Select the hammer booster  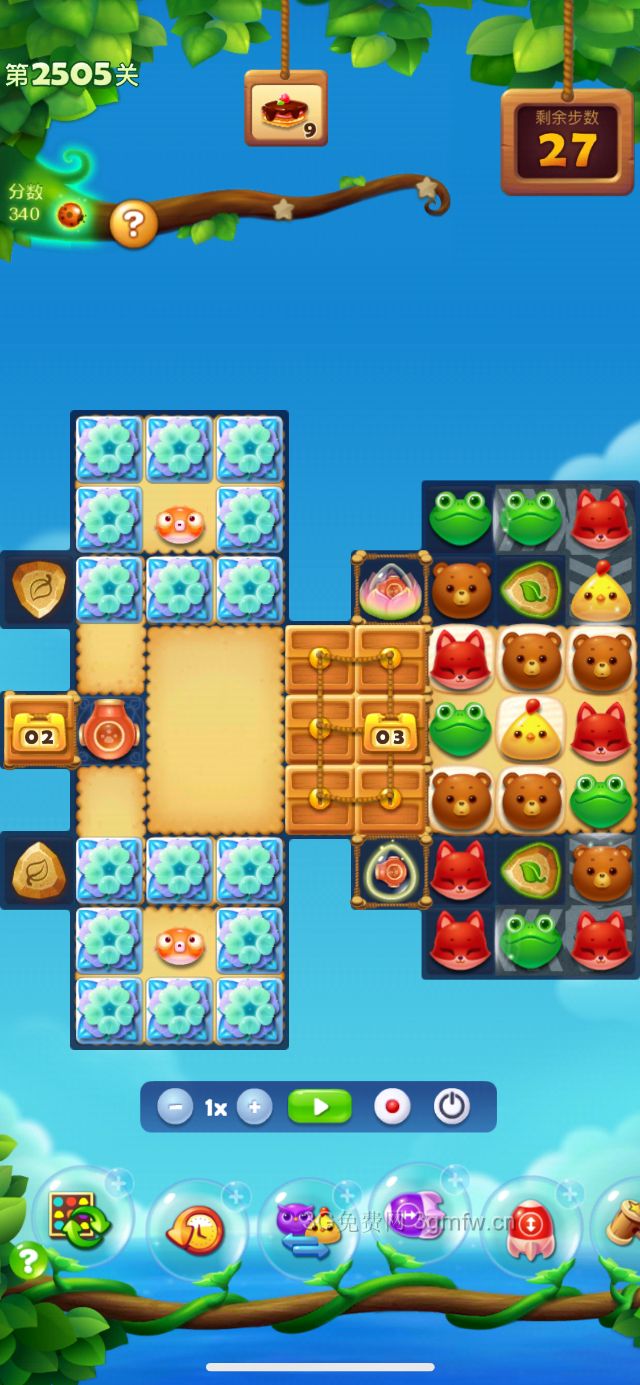pyautogui.click(x=624, y=1222)
